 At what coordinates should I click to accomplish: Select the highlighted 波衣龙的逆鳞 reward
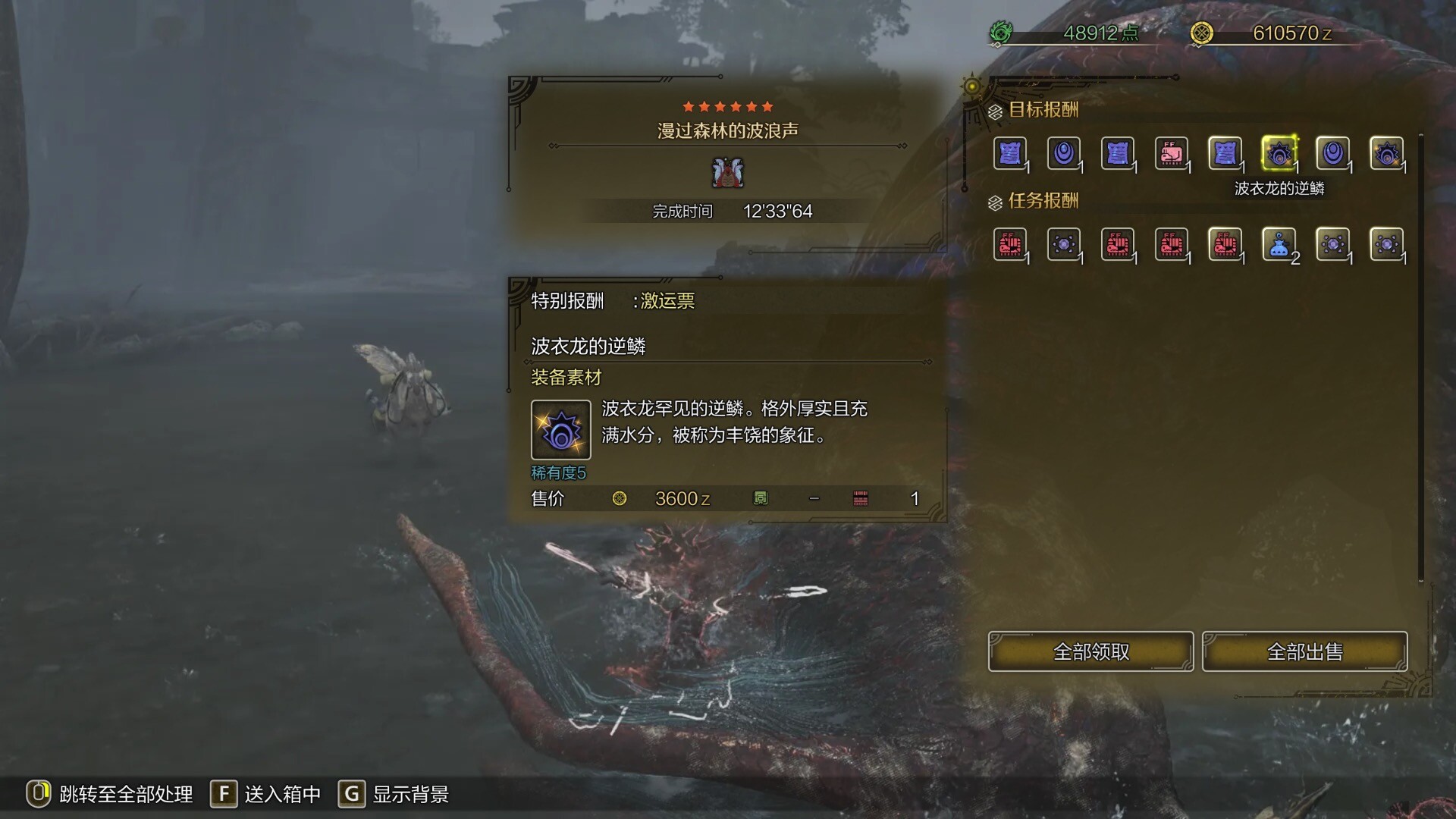[x=1279, y=154]
